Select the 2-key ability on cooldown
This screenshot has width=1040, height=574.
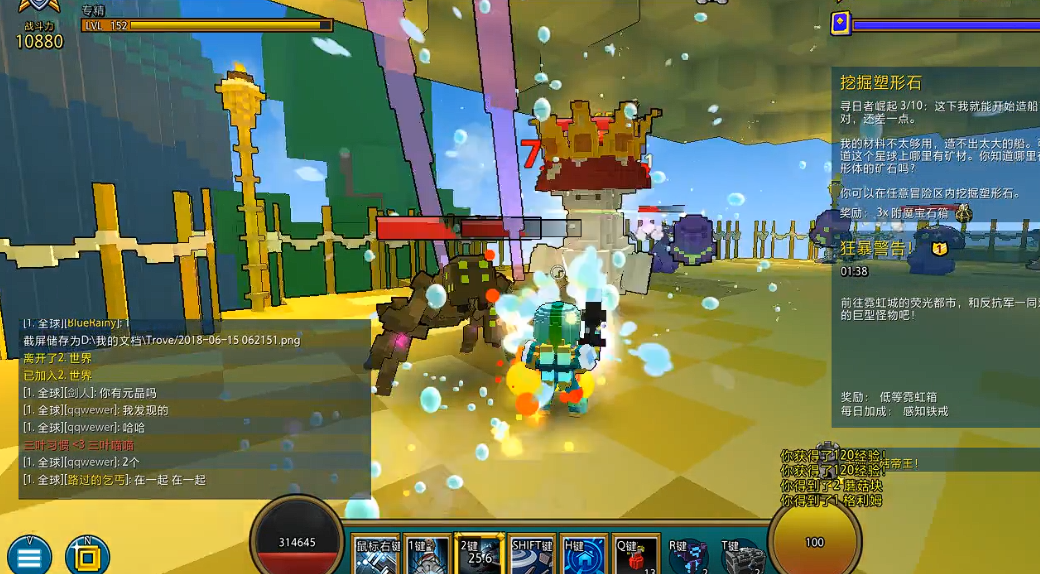(478, 555)
